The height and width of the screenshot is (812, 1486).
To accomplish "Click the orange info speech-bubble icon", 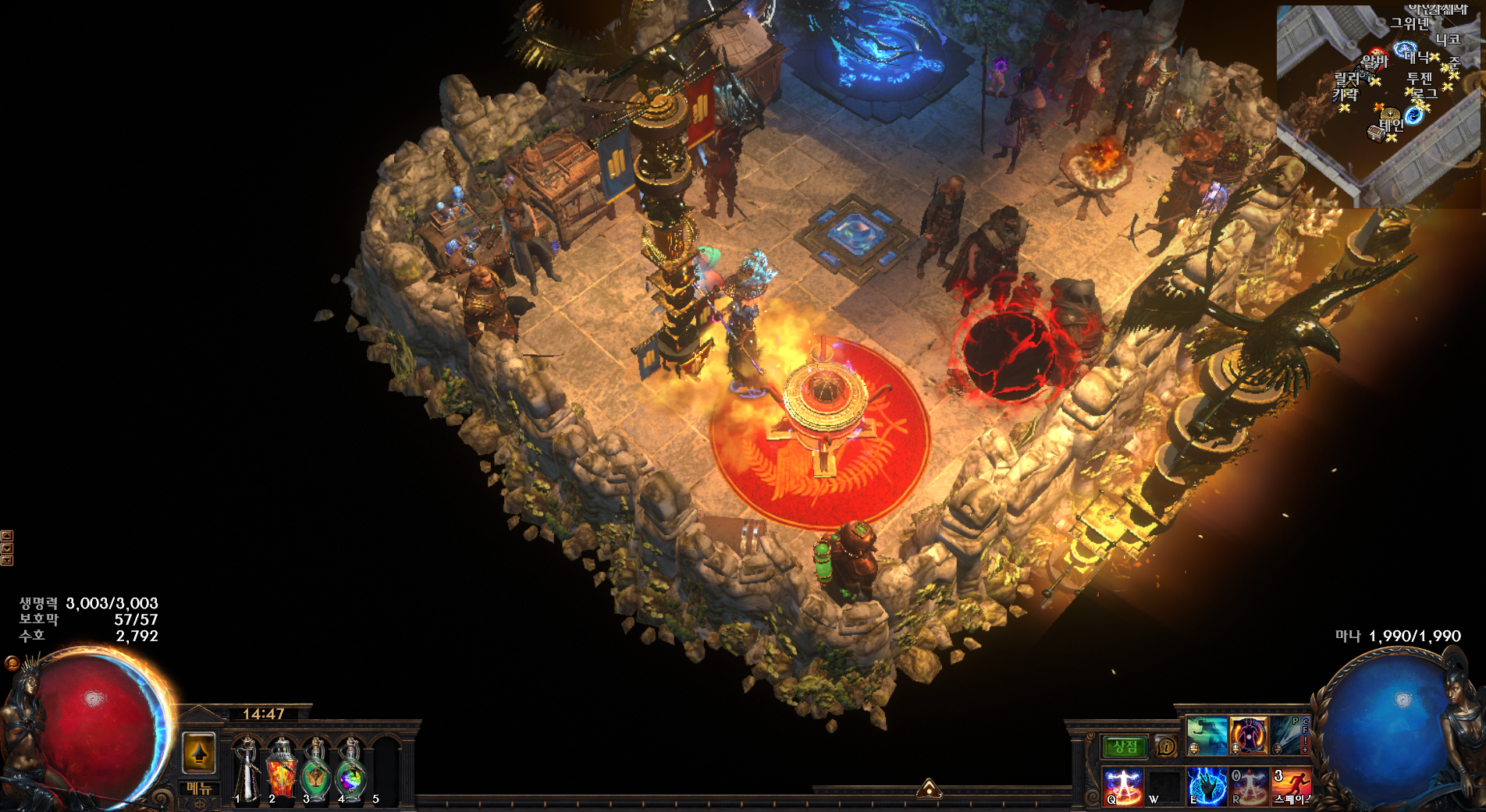I will pyautogui.click(x=1165, y=746).
